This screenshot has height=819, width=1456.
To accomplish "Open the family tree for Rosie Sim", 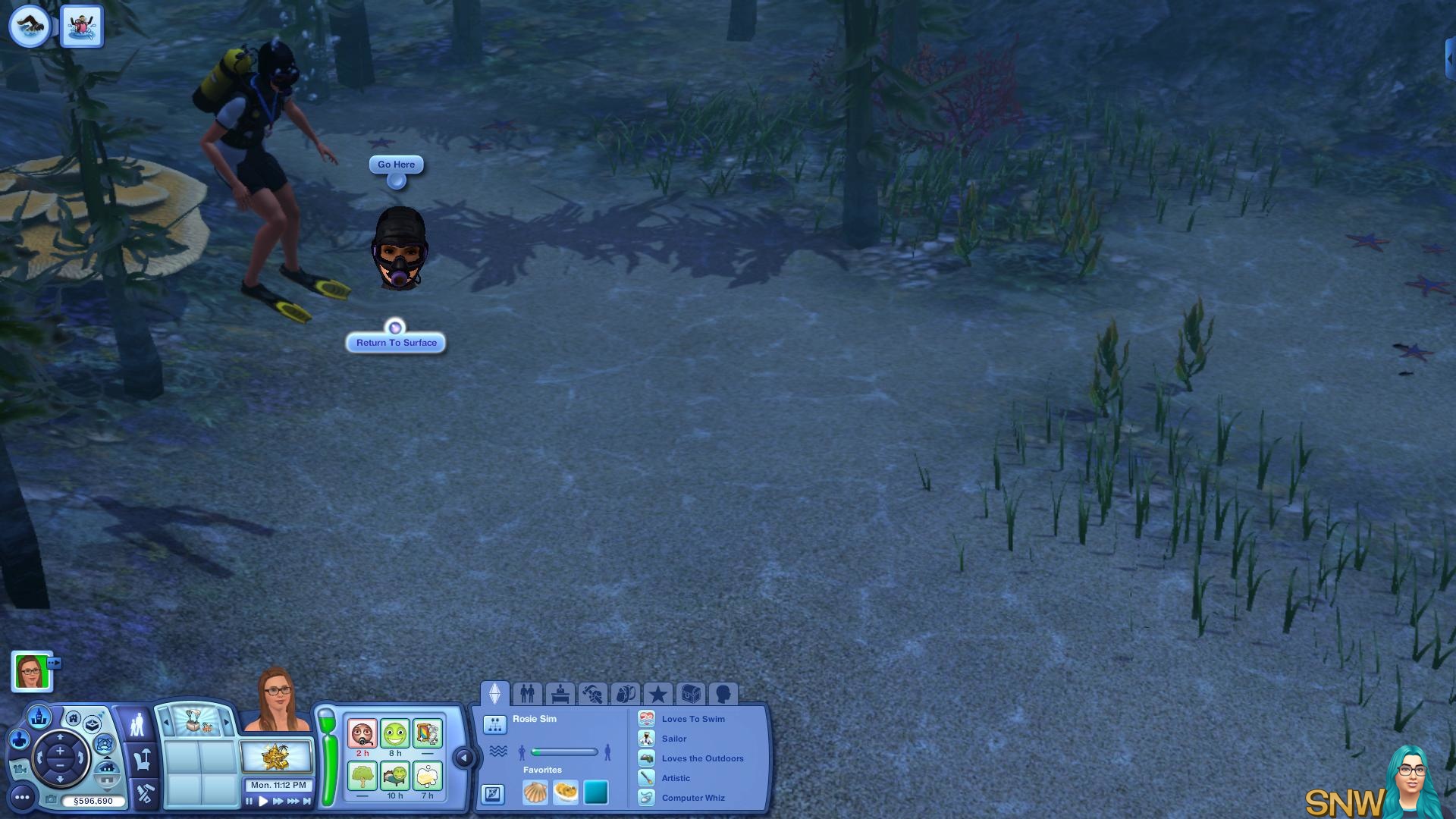I will click(x=494, y=725).
